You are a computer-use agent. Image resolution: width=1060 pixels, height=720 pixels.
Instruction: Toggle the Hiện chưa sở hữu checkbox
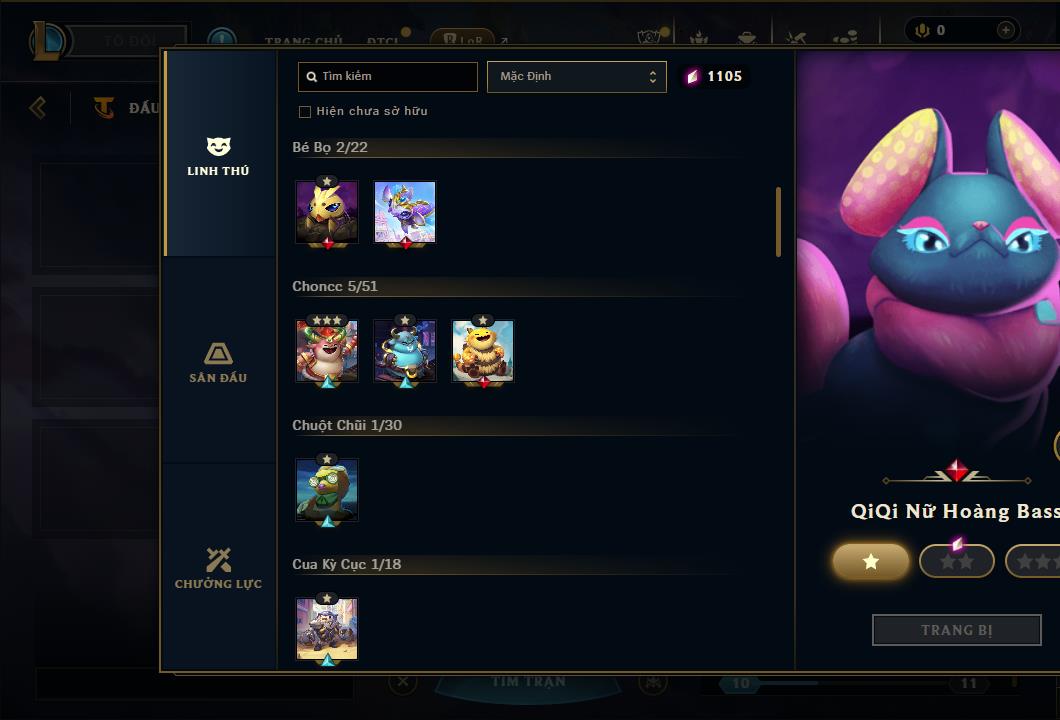point(305,111)
